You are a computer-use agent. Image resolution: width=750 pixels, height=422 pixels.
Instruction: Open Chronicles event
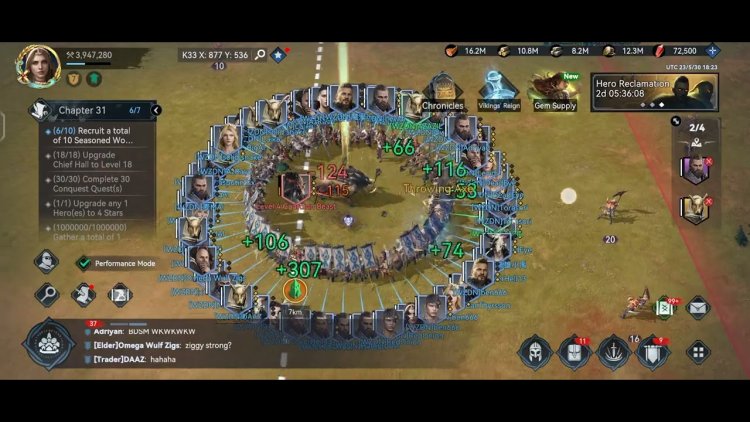pyautogui.click(x=442, y=91)
